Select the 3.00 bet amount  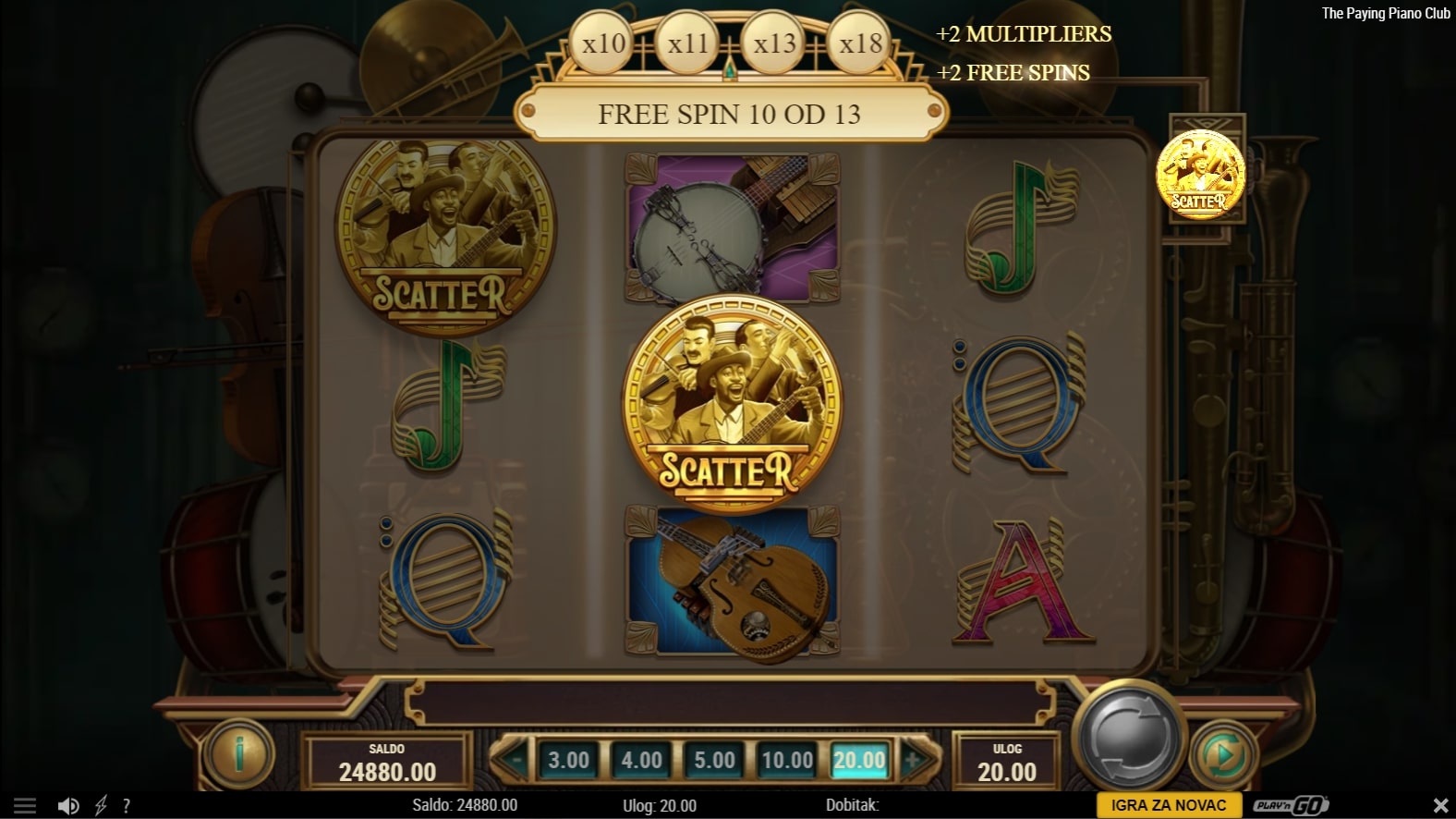568,760
